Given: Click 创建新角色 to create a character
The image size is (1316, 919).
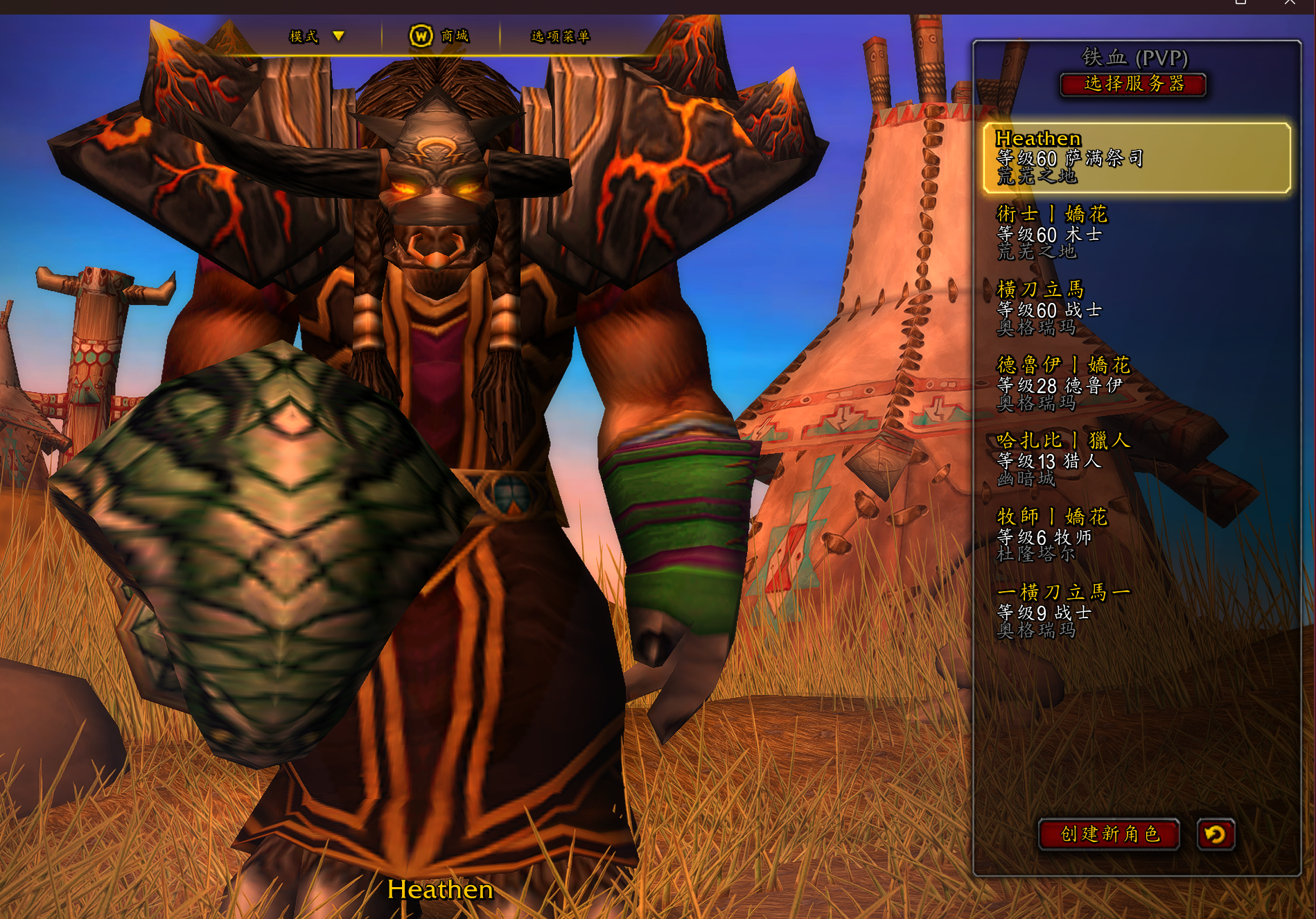Looking at the screenshot, I should (1109, 834).
